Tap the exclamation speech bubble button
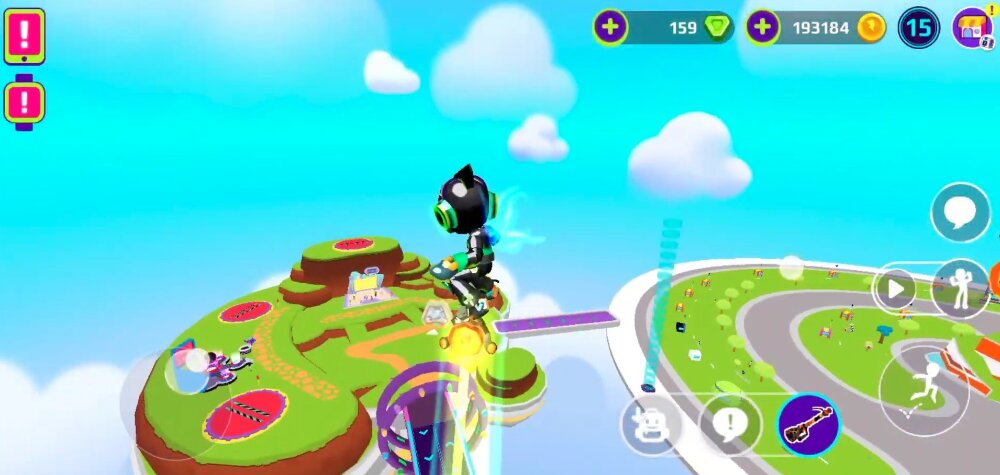 pyautogui.click(x=730, y=424)
